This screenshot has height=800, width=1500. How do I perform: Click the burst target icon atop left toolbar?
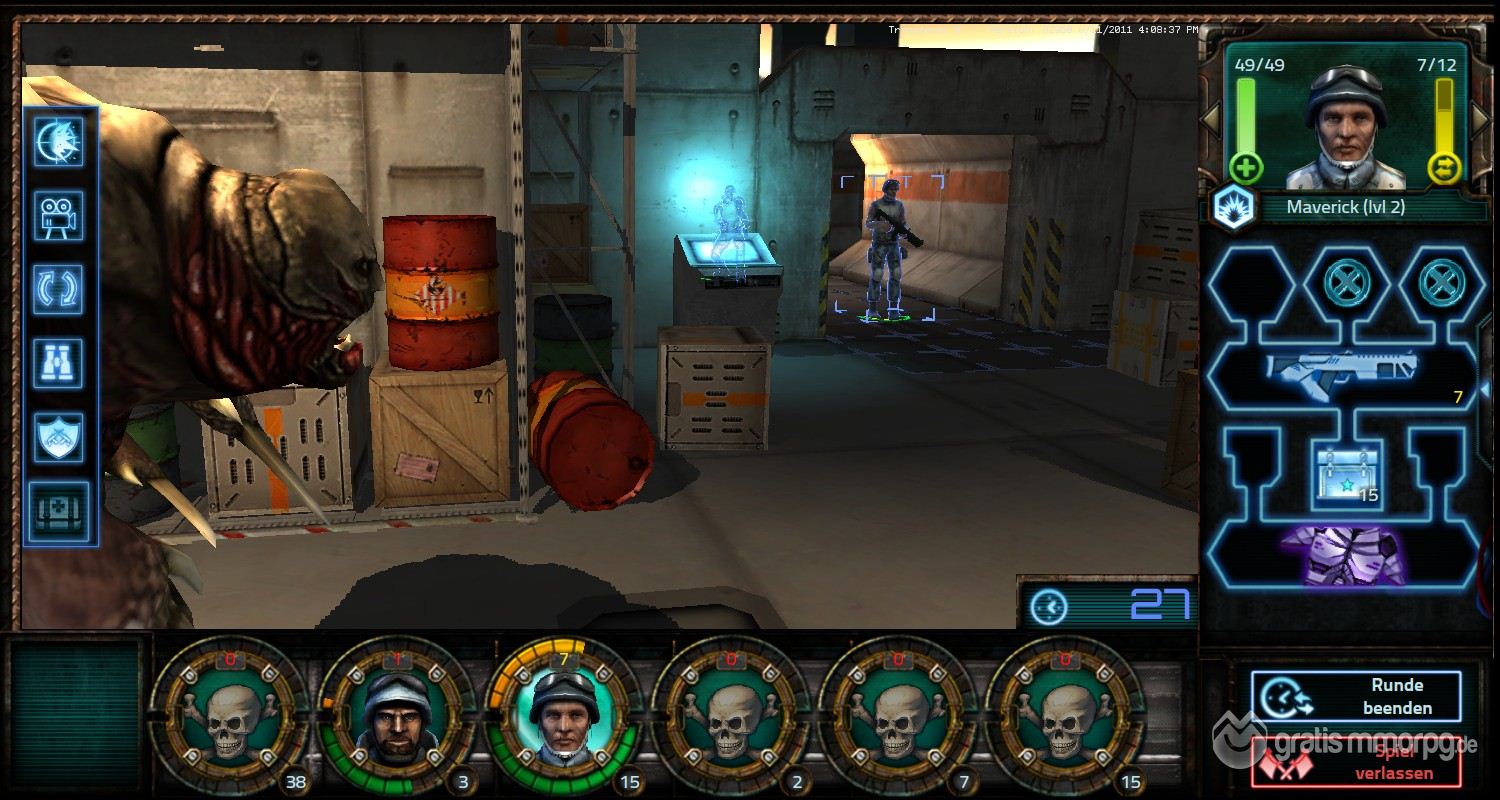[59, 142]
